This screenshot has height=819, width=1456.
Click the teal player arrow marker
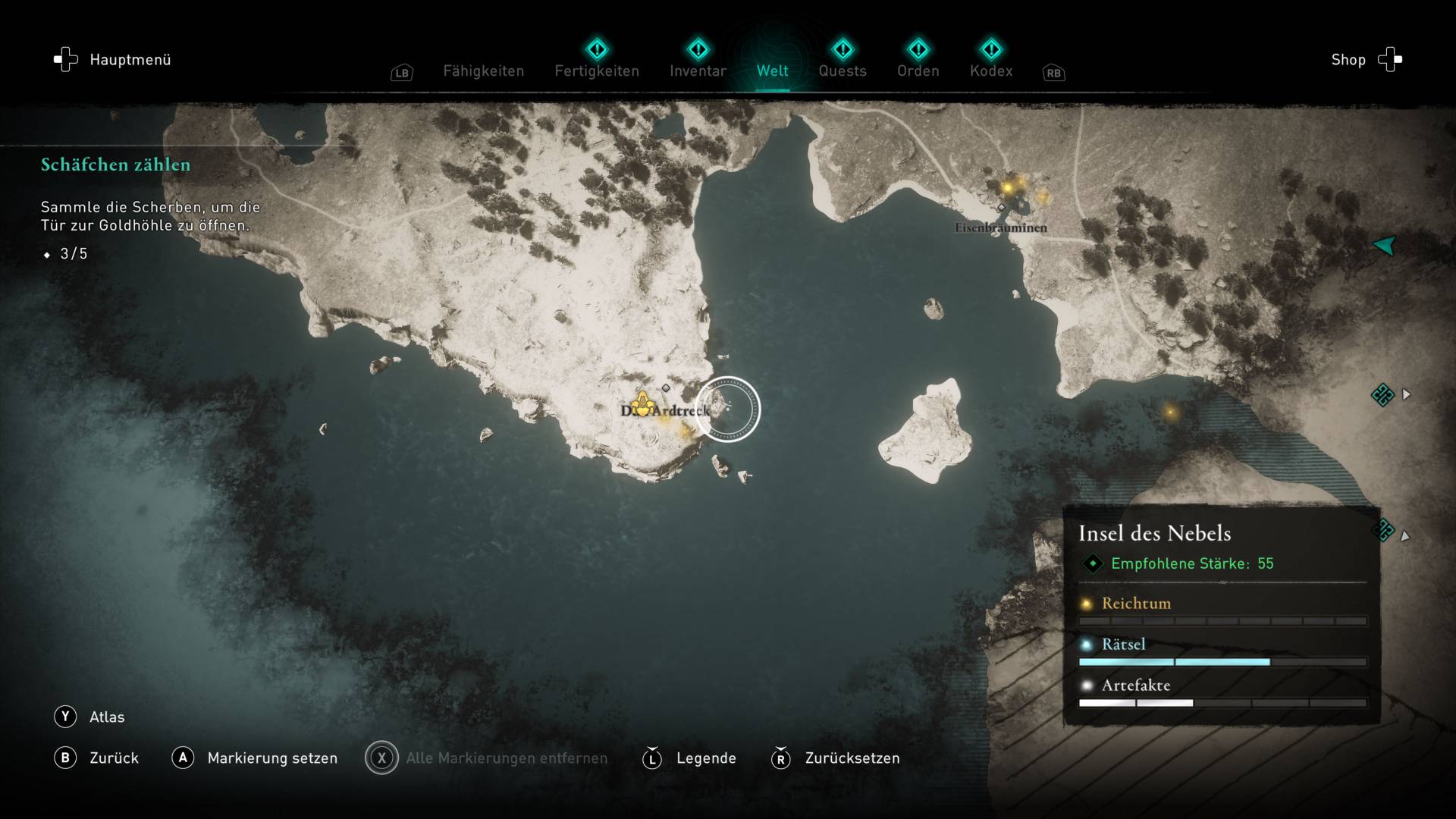tap(1384, 245)
